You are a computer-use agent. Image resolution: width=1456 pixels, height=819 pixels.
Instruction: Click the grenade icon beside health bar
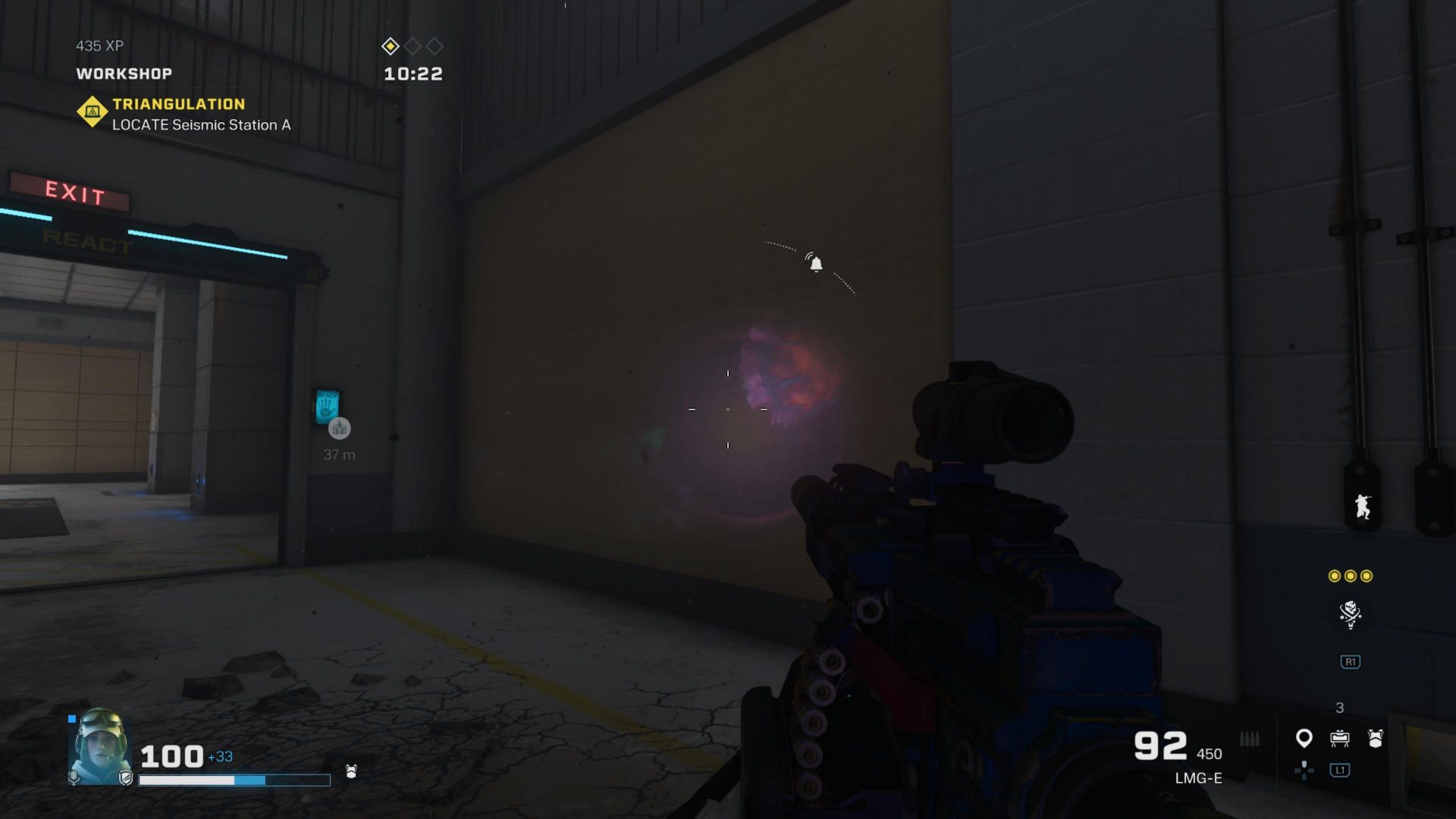[x=350, y=772]
